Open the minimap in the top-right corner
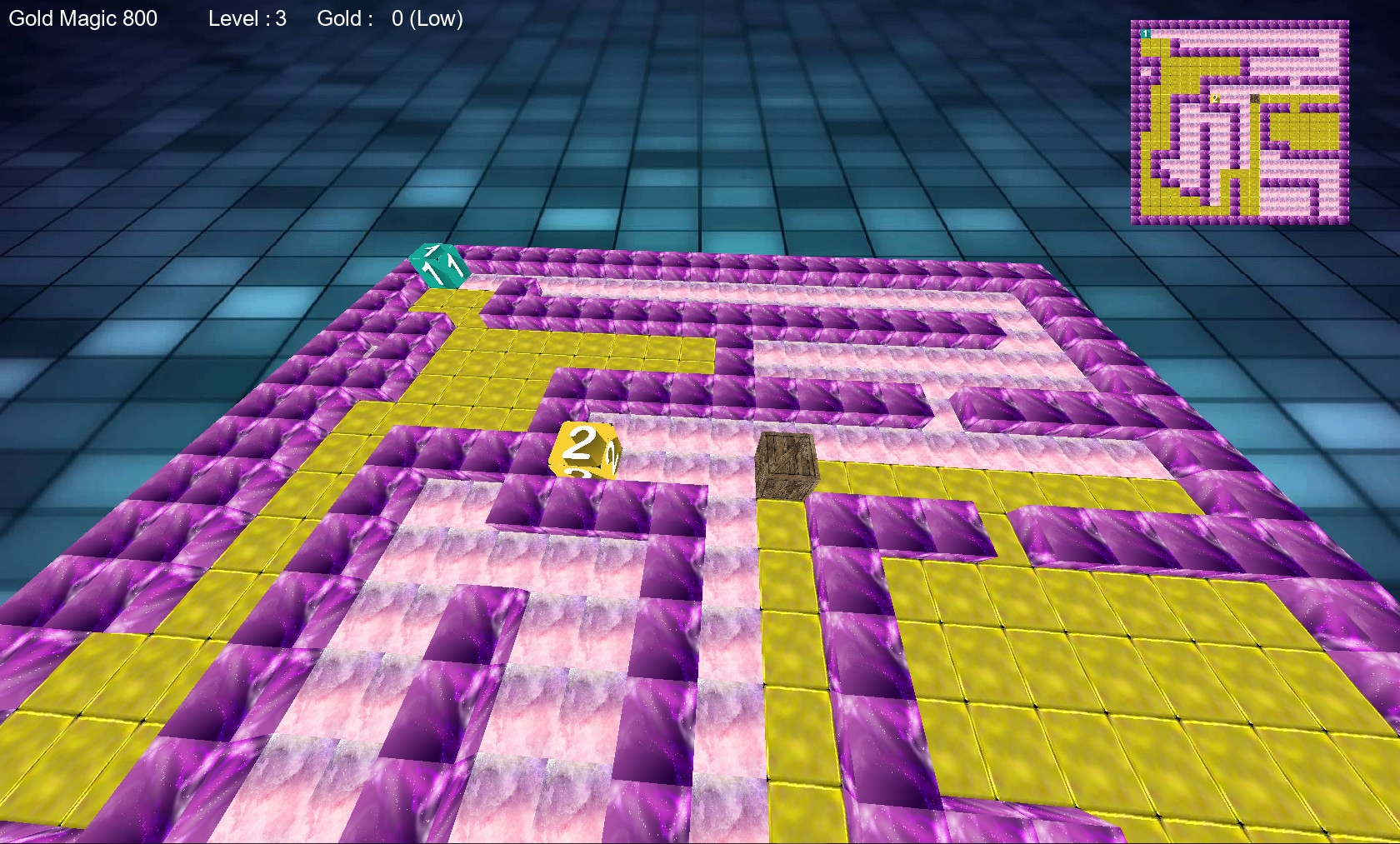The image size is (1400, 844). (x=1242, y=121)
